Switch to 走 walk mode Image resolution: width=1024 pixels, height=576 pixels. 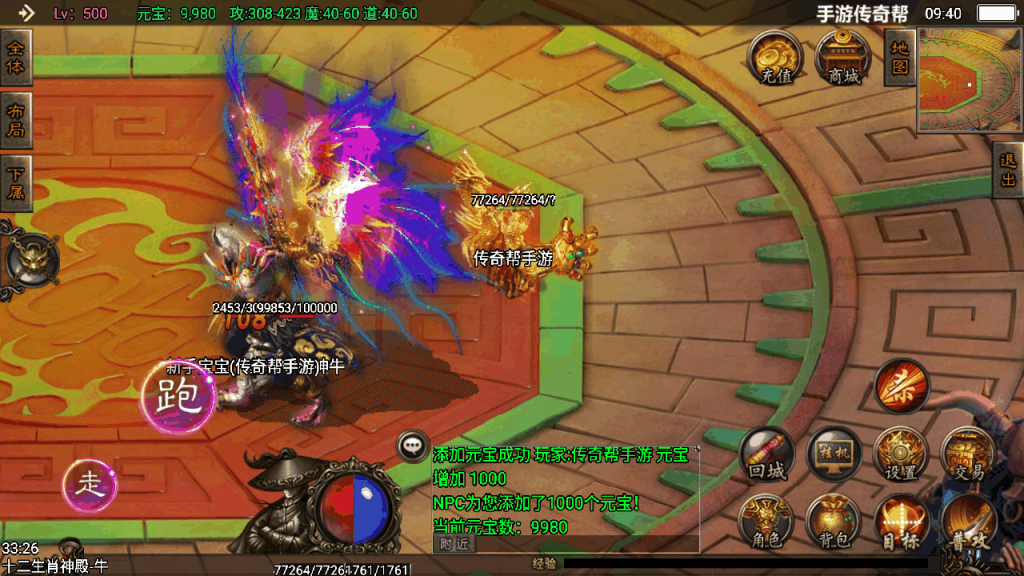[x=90, y=486]
